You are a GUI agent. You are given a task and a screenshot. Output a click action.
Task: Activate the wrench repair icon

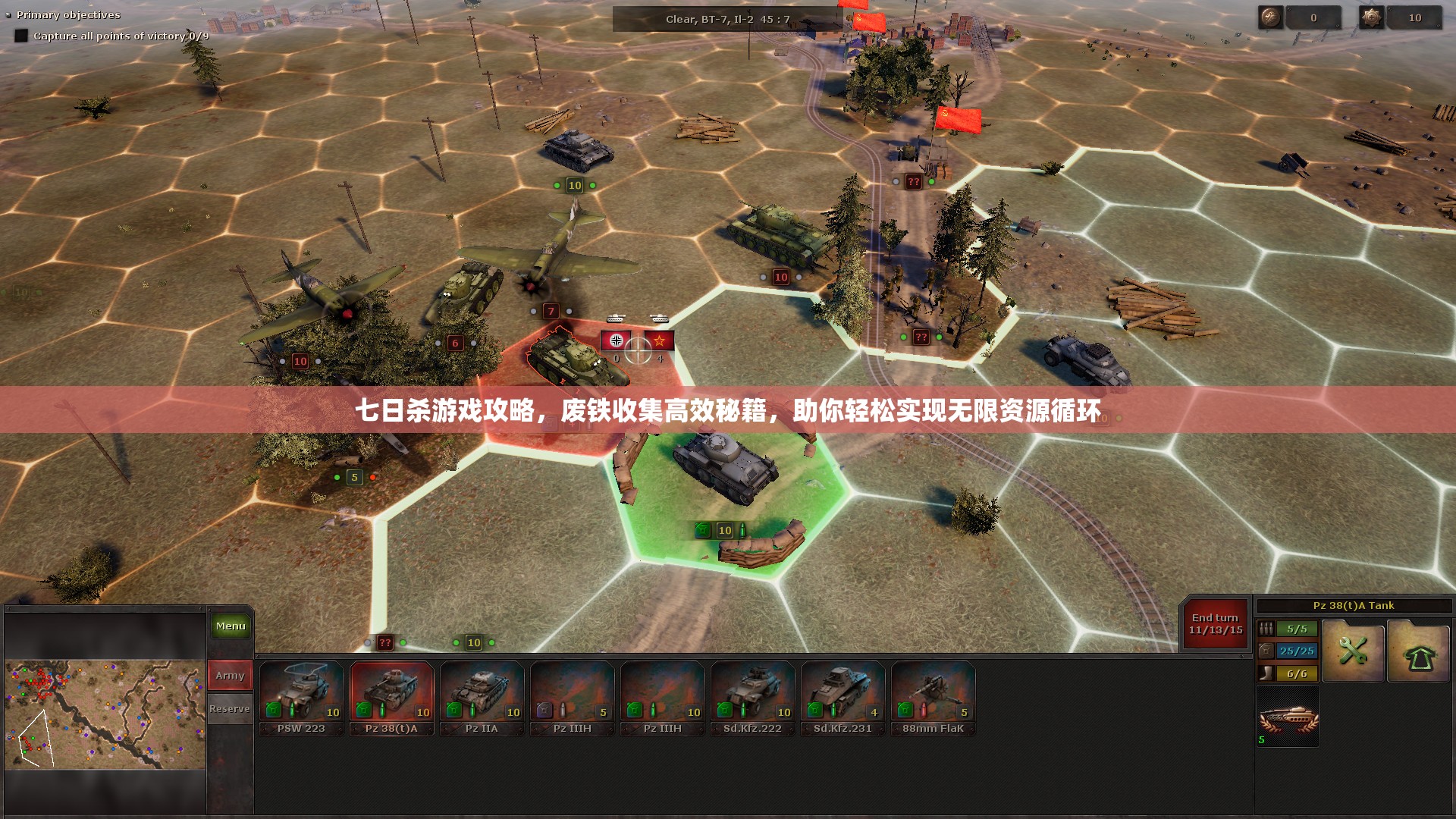pos(1353,651)
